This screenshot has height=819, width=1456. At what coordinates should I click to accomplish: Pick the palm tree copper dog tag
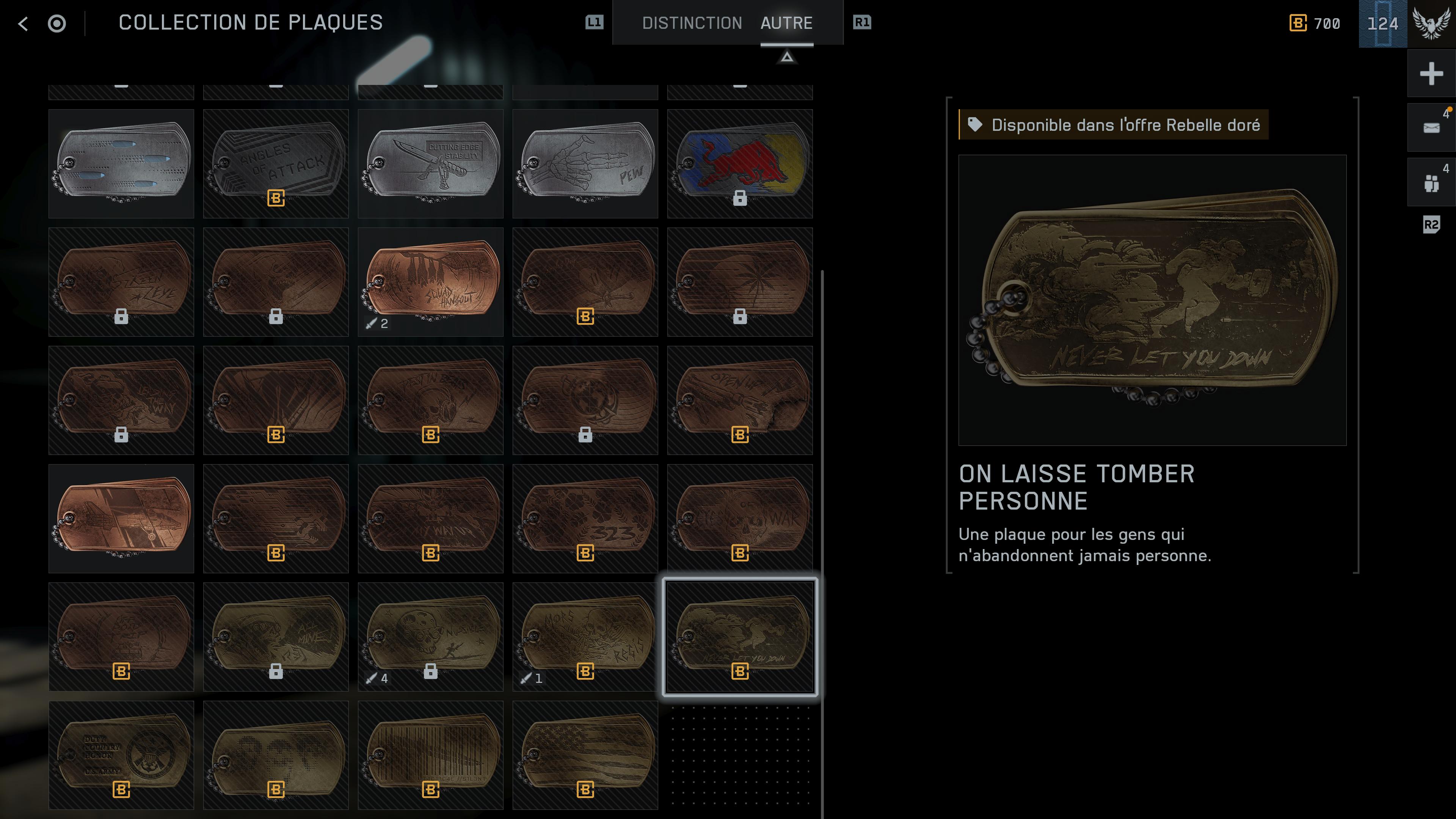(739, 281)
